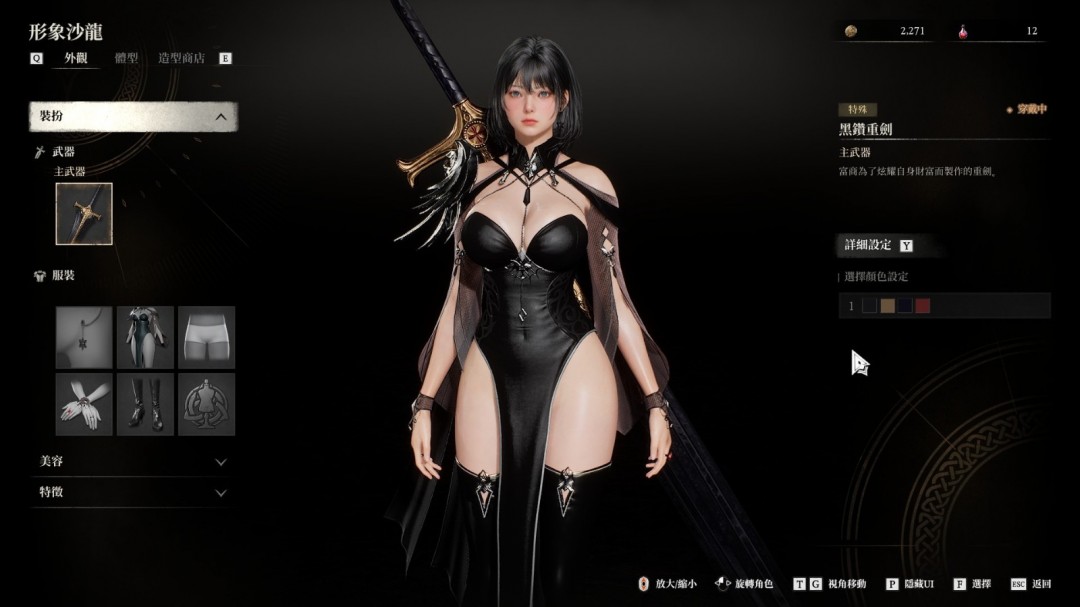Select the gloves slot
Screen dimensions: 1080x607
[84, 404]
